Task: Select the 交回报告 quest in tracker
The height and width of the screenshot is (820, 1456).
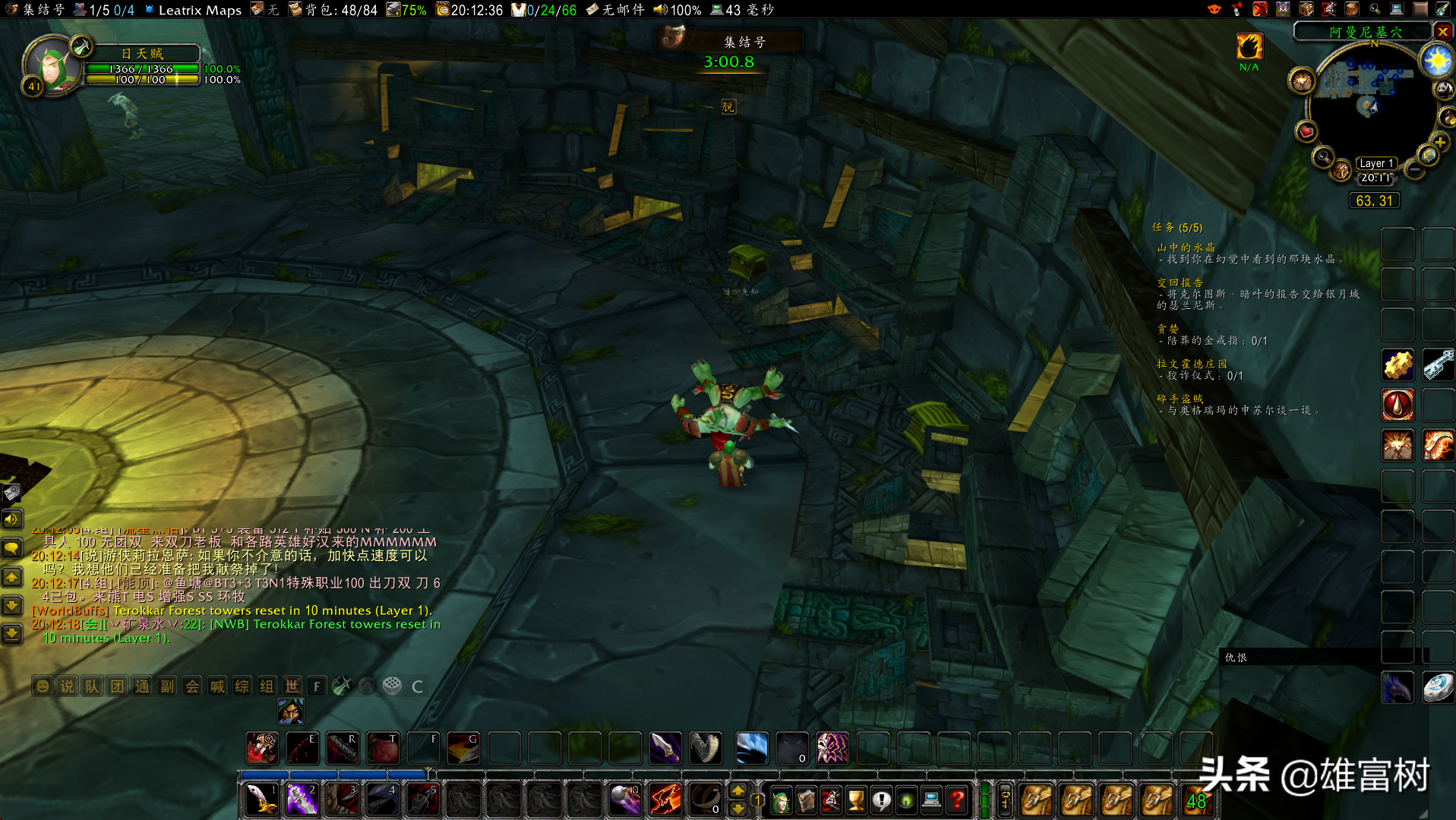Action: coord(1180,282)
